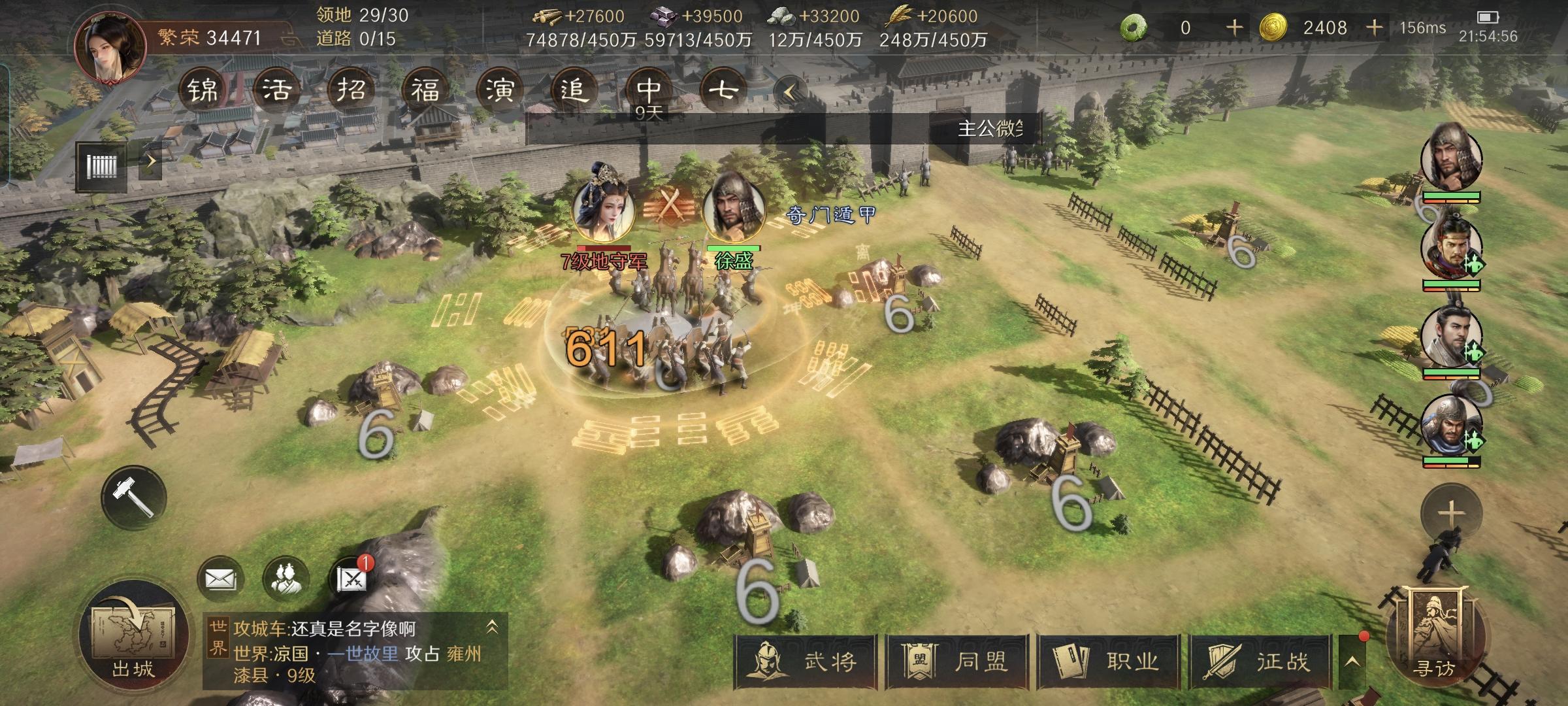Open the mail envelope icon

[x=220, y=579]
